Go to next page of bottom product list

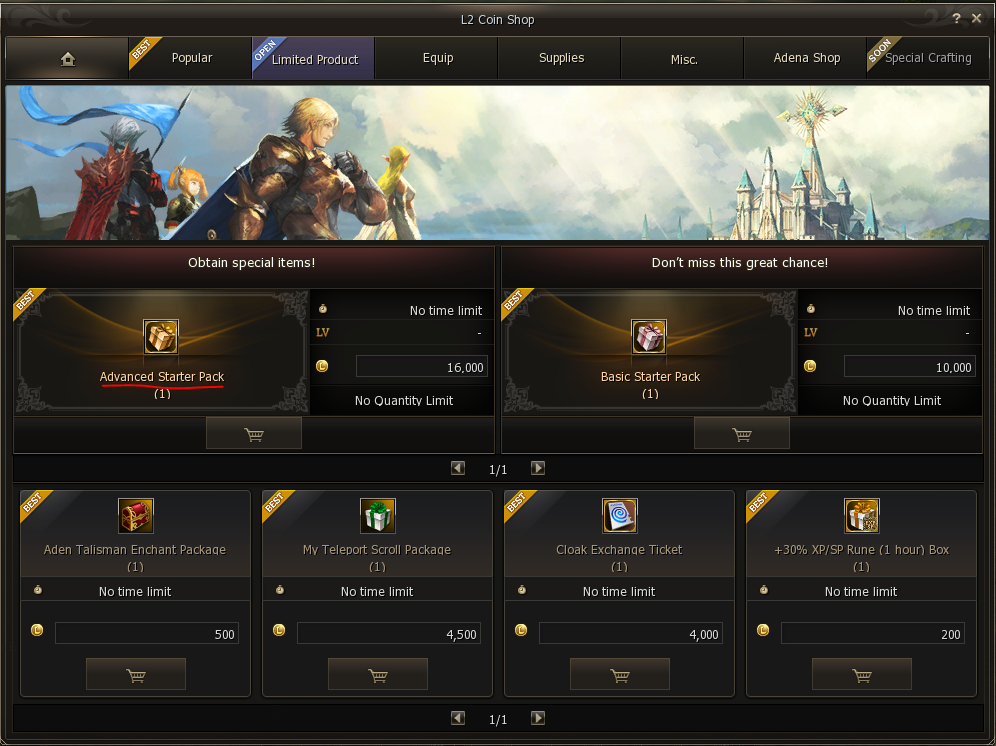pyautogui.click(x=538, y=718)
